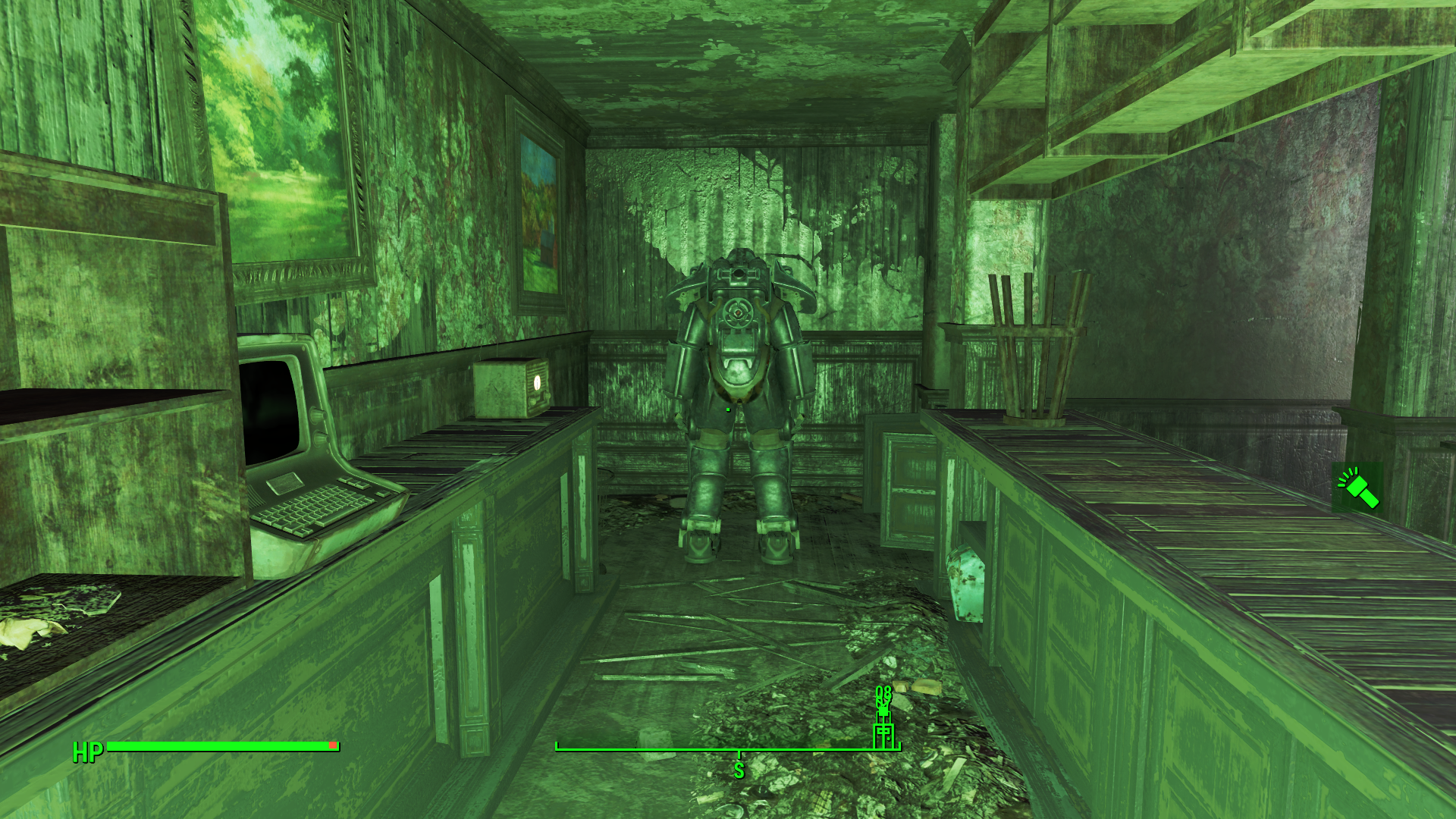Toggle the flashlight HUD icon

pos(1357,488)
